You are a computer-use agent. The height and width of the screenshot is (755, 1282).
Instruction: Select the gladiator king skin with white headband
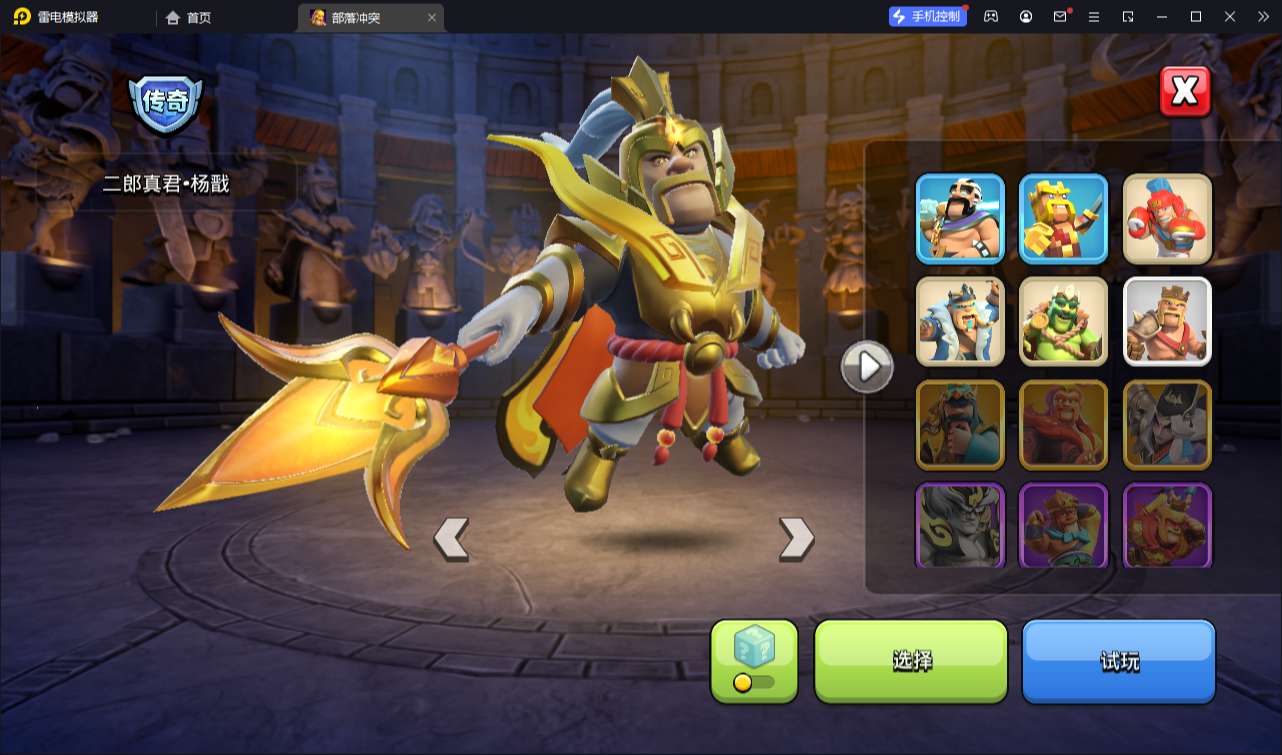pyautogui.click(x=960, y=219)
